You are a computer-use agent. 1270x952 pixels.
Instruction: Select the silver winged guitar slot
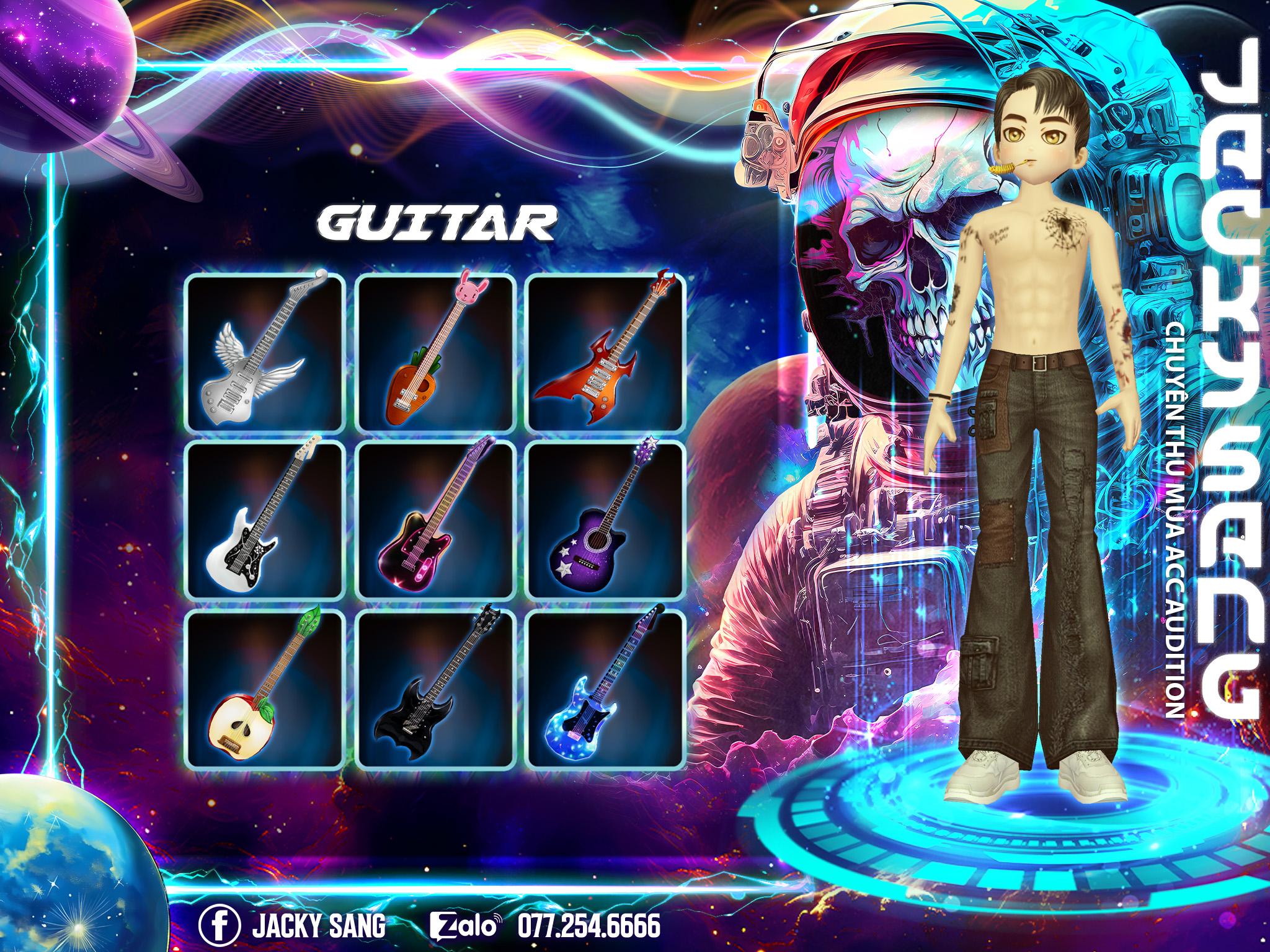[265, 353]
